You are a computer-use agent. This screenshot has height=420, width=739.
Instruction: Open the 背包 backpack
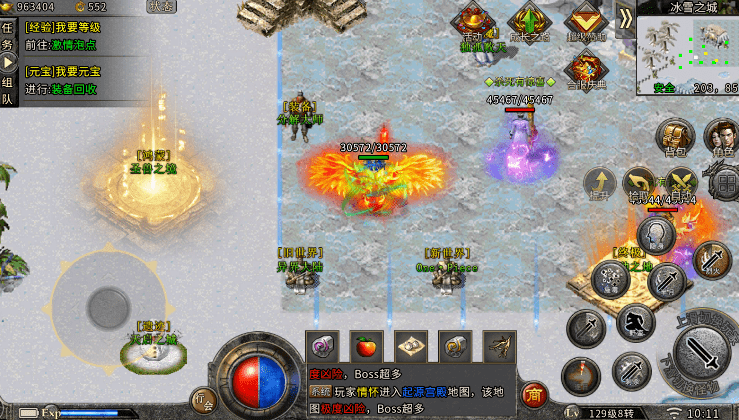[674, 135]
